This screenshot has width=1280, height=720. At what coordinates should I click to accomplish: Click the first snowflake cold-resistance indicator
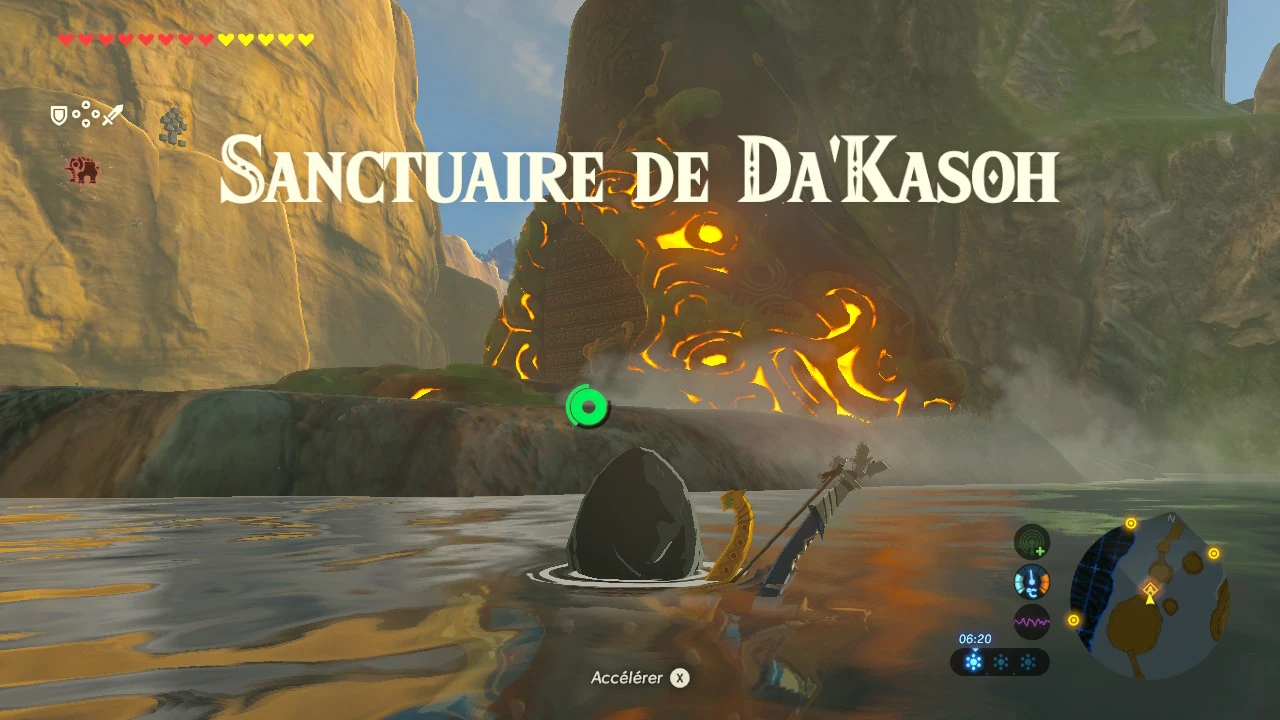click(974, 662)
